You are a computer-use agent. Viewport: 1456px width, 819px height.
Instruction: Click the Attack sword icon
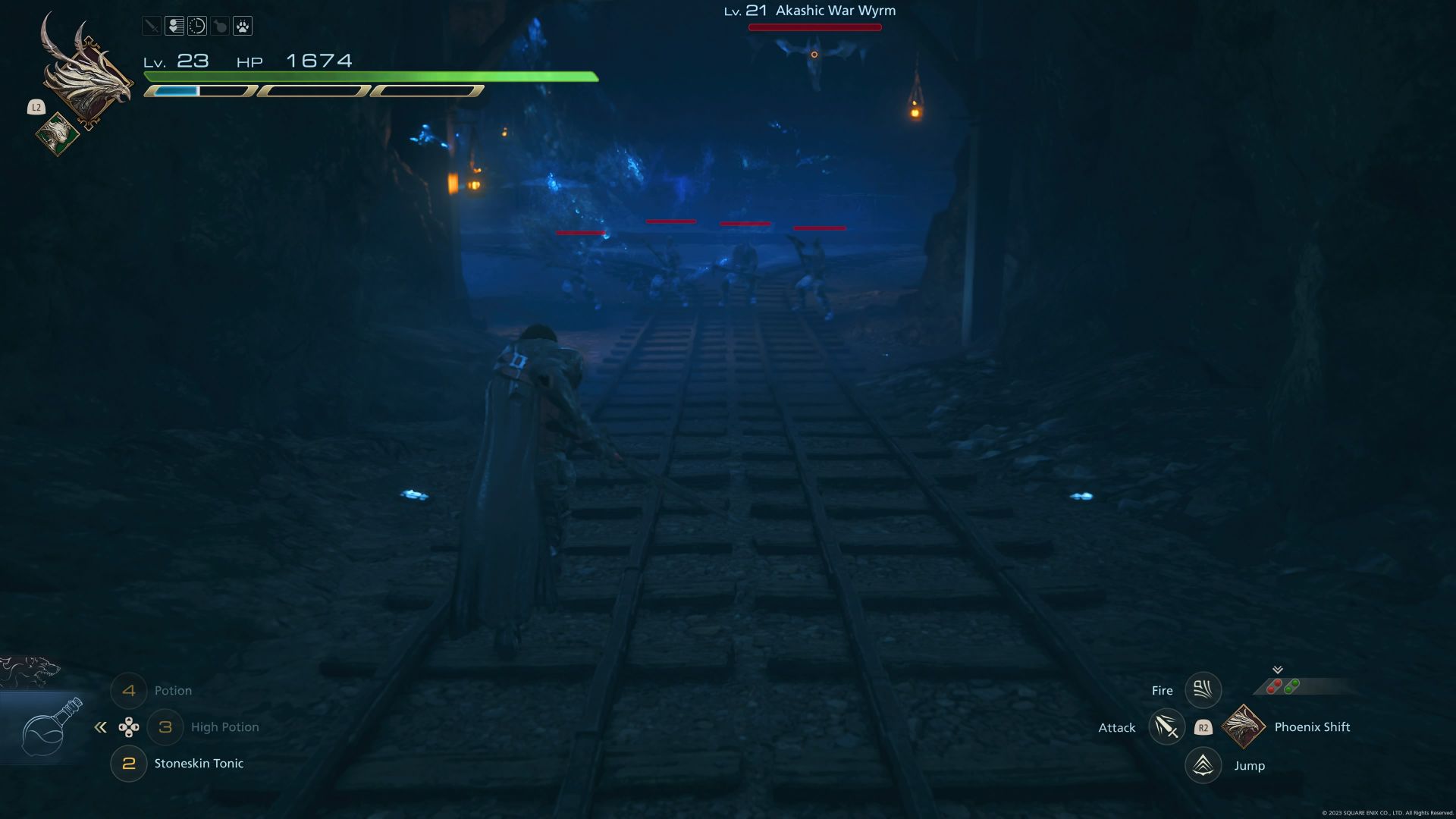[x=1166, y=726]
